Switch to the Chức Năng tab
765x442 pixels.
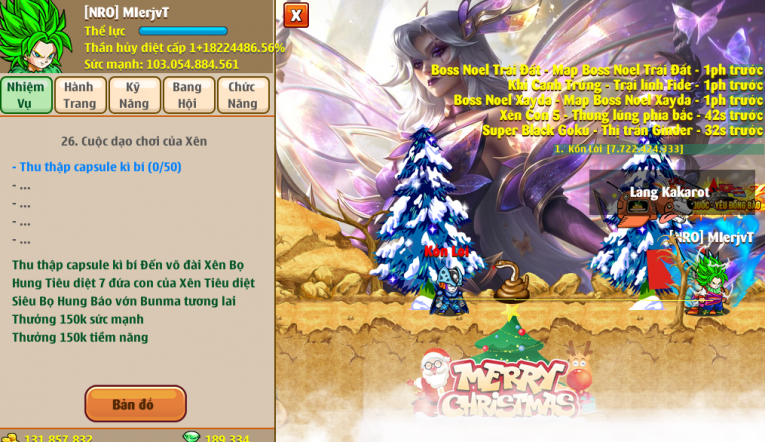[x=242, y=95]
